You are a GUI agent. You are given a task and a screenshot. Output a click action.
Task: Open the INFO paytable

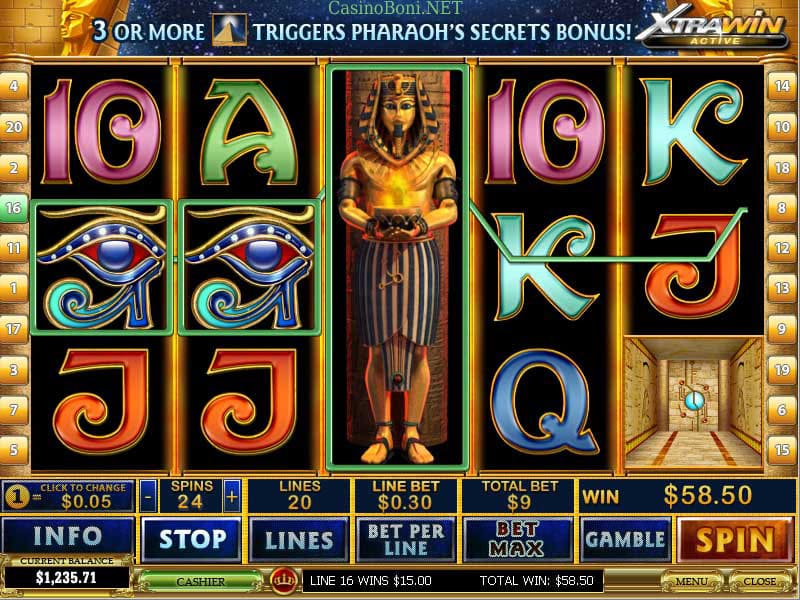coord(66,538)
